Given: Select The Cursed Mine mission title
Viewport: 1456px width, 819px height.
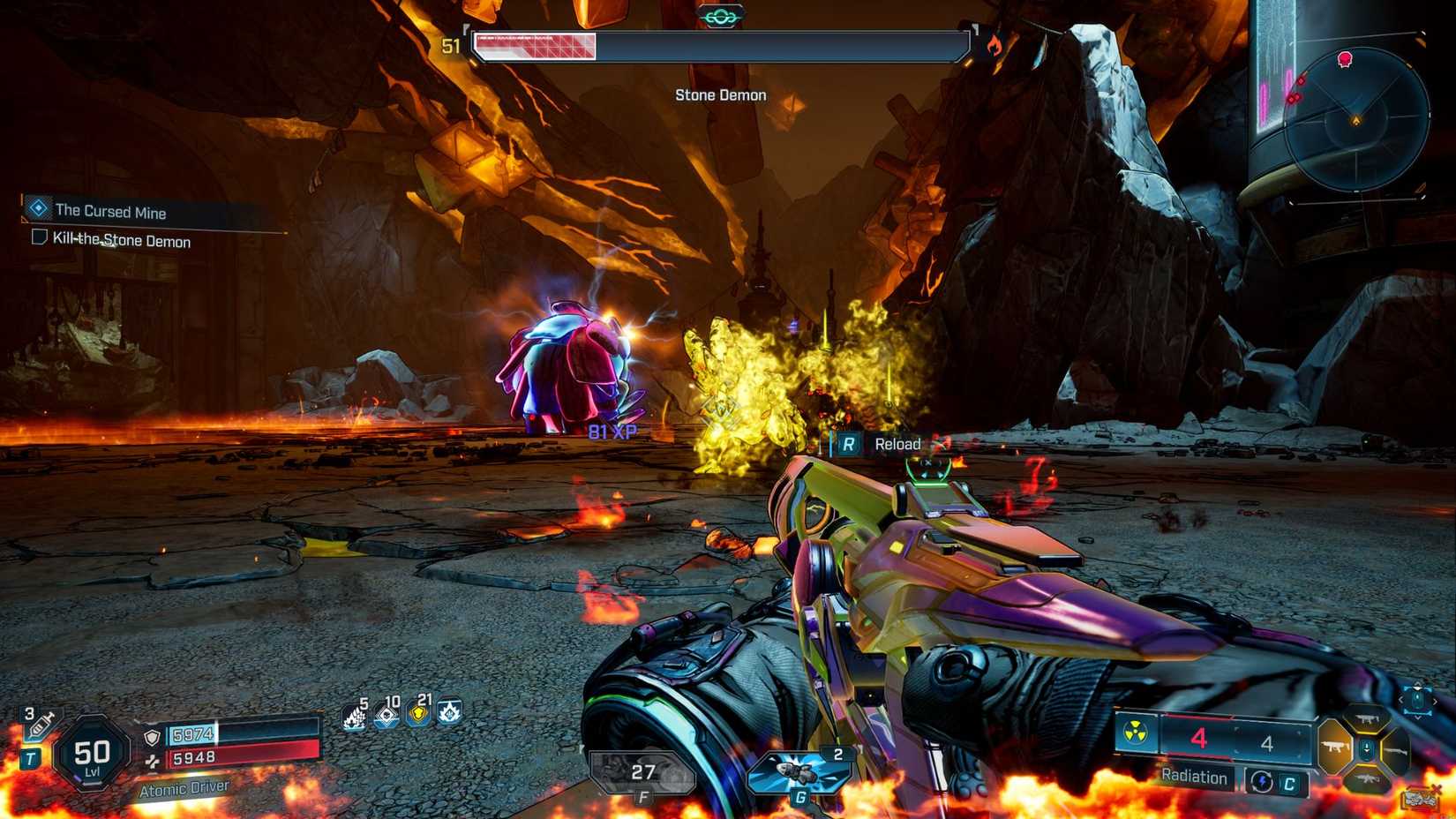Looking at the screenshot, I should [x=111, y=212].
